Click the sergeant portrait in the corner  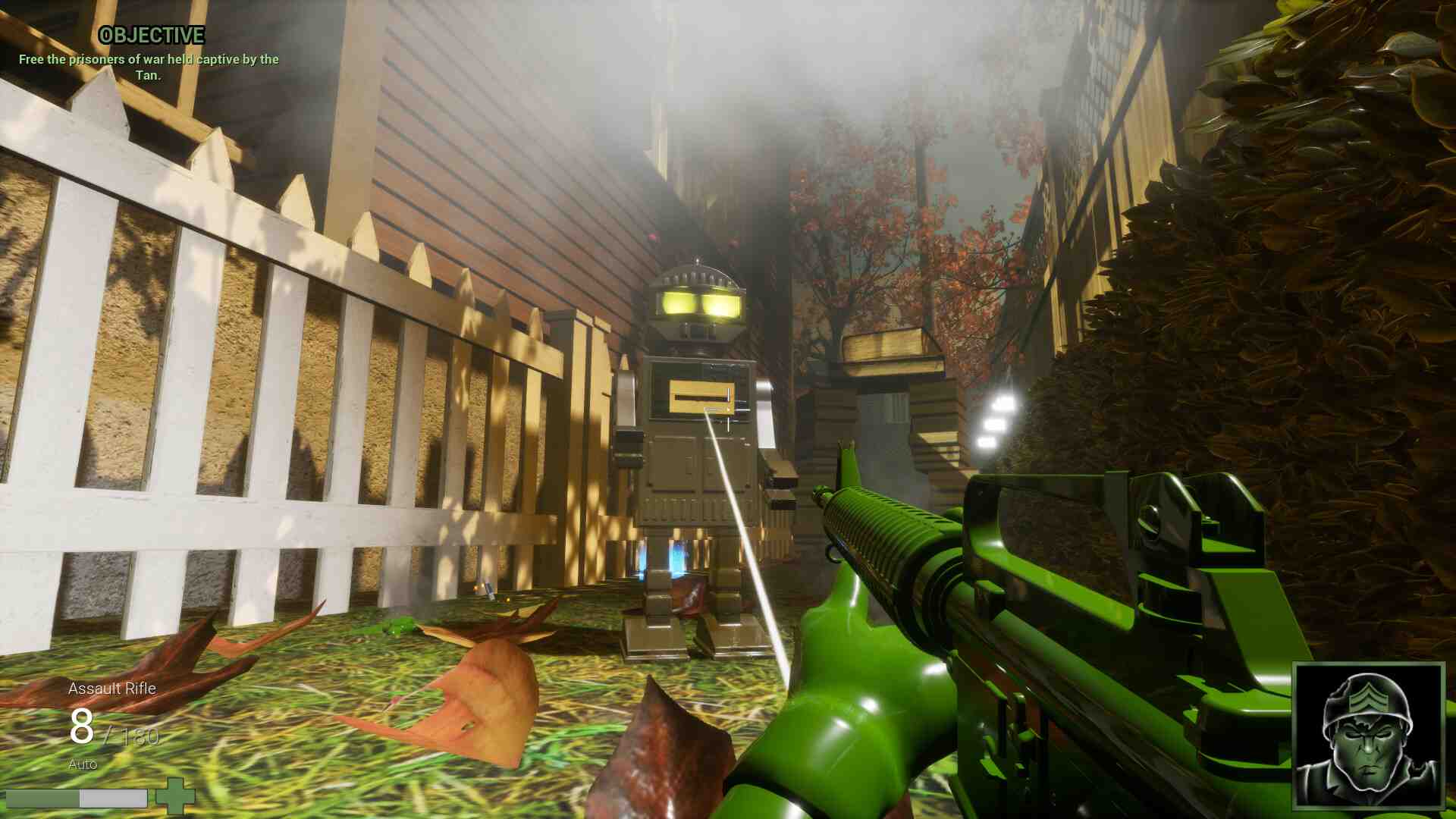coord(1368,736)
